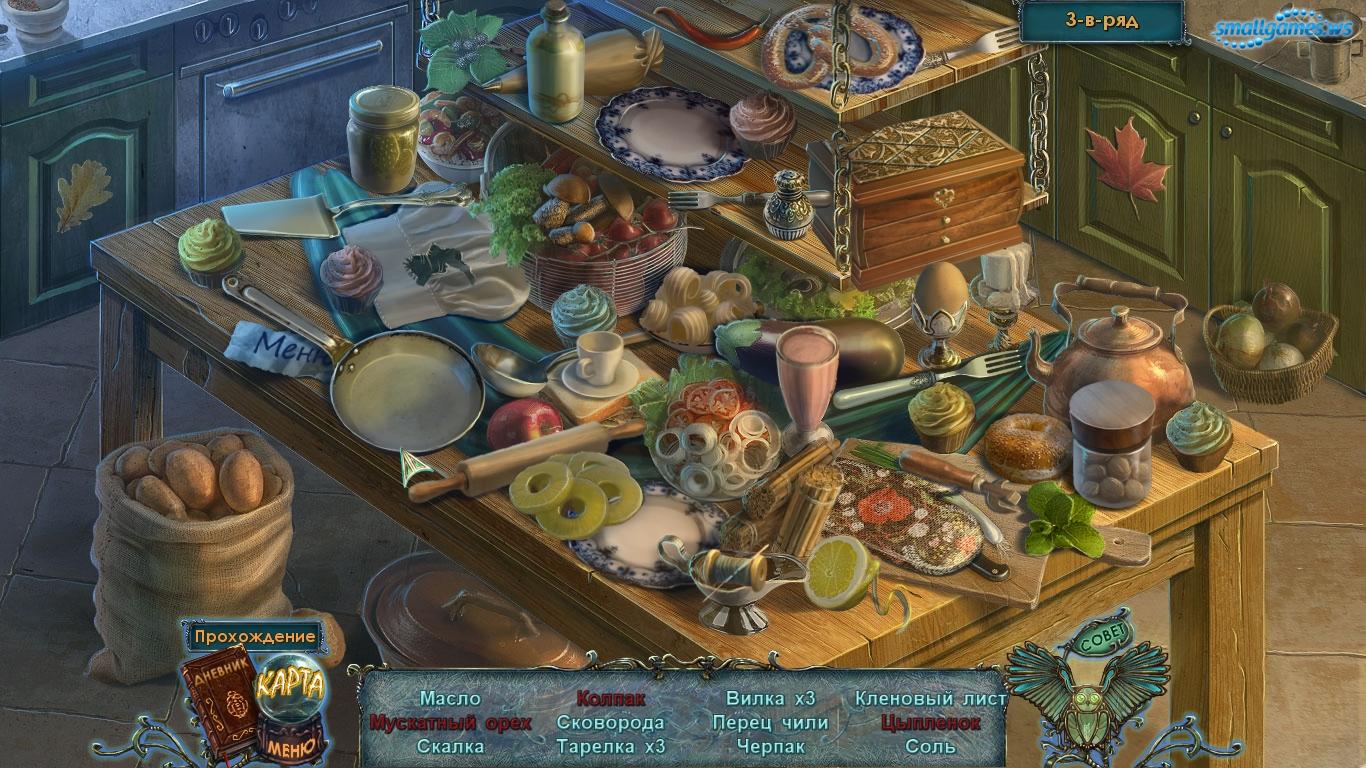Open the Карта map globe
This screenshot has height=768, width=1366.
[x=290, y=686]
